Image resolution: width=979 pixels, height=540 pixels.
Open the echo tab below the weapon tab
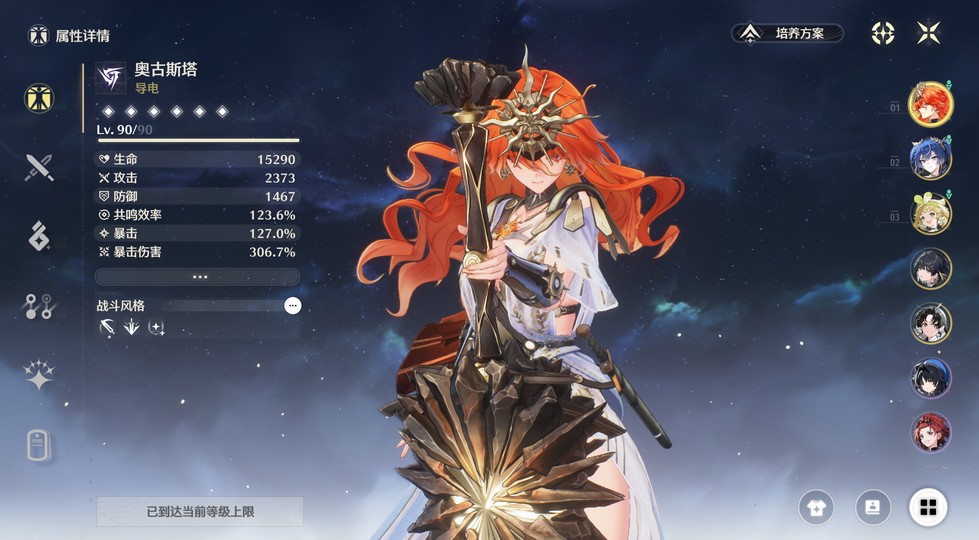tap(39, 236)
